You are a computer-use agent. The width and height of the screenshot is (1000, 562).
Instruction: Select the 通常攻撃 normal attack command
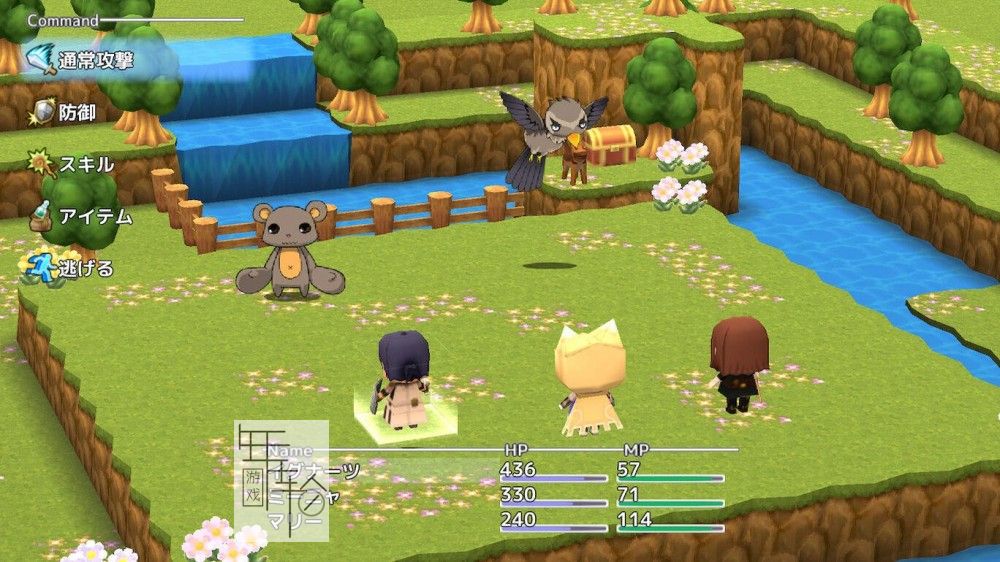(x=95, y=60)
